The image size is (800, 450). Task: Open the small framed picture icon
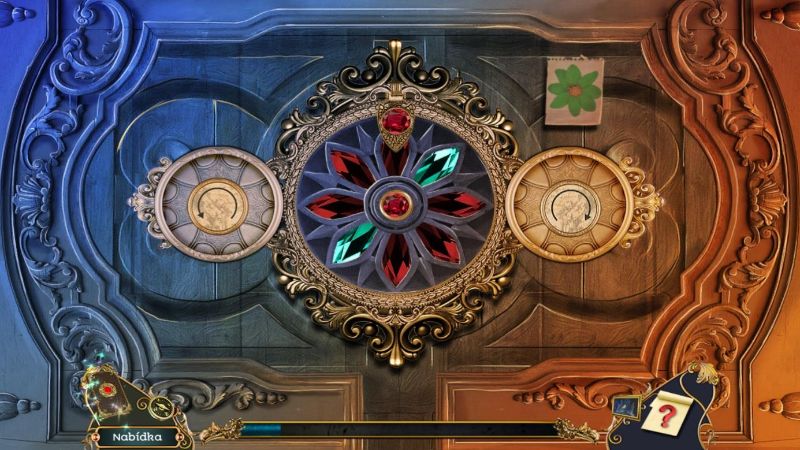click(628, 406)
